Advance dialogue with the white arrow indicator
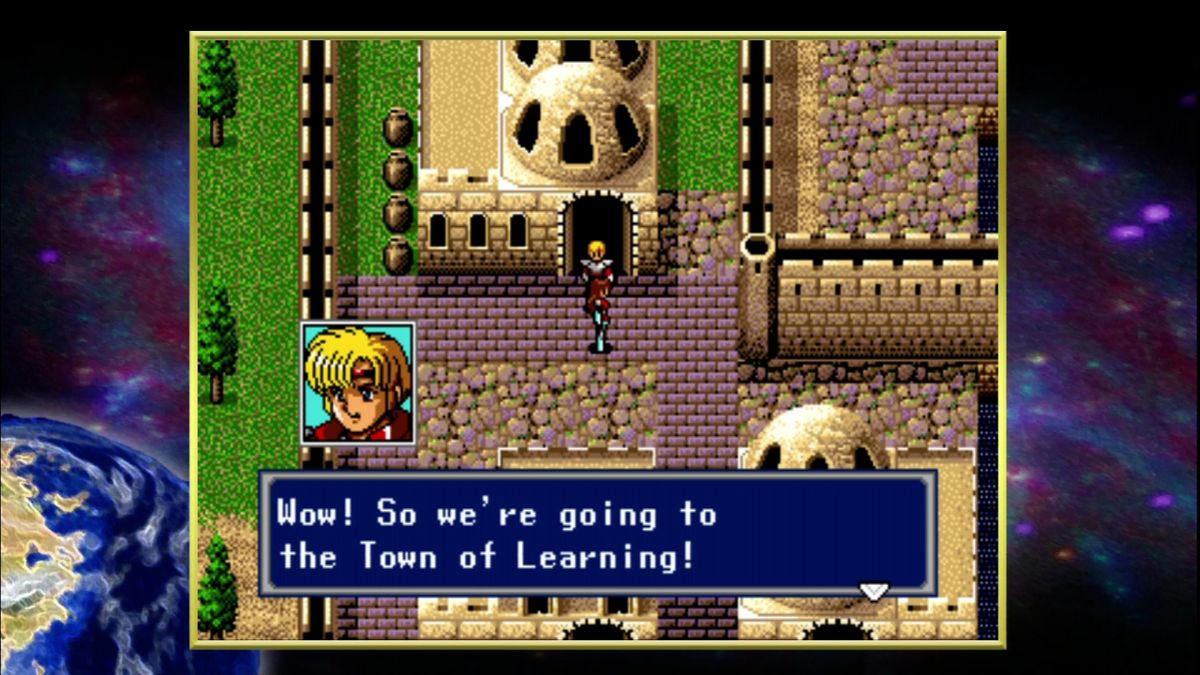This screenshot has height=675, width=1200. (873, 591)
